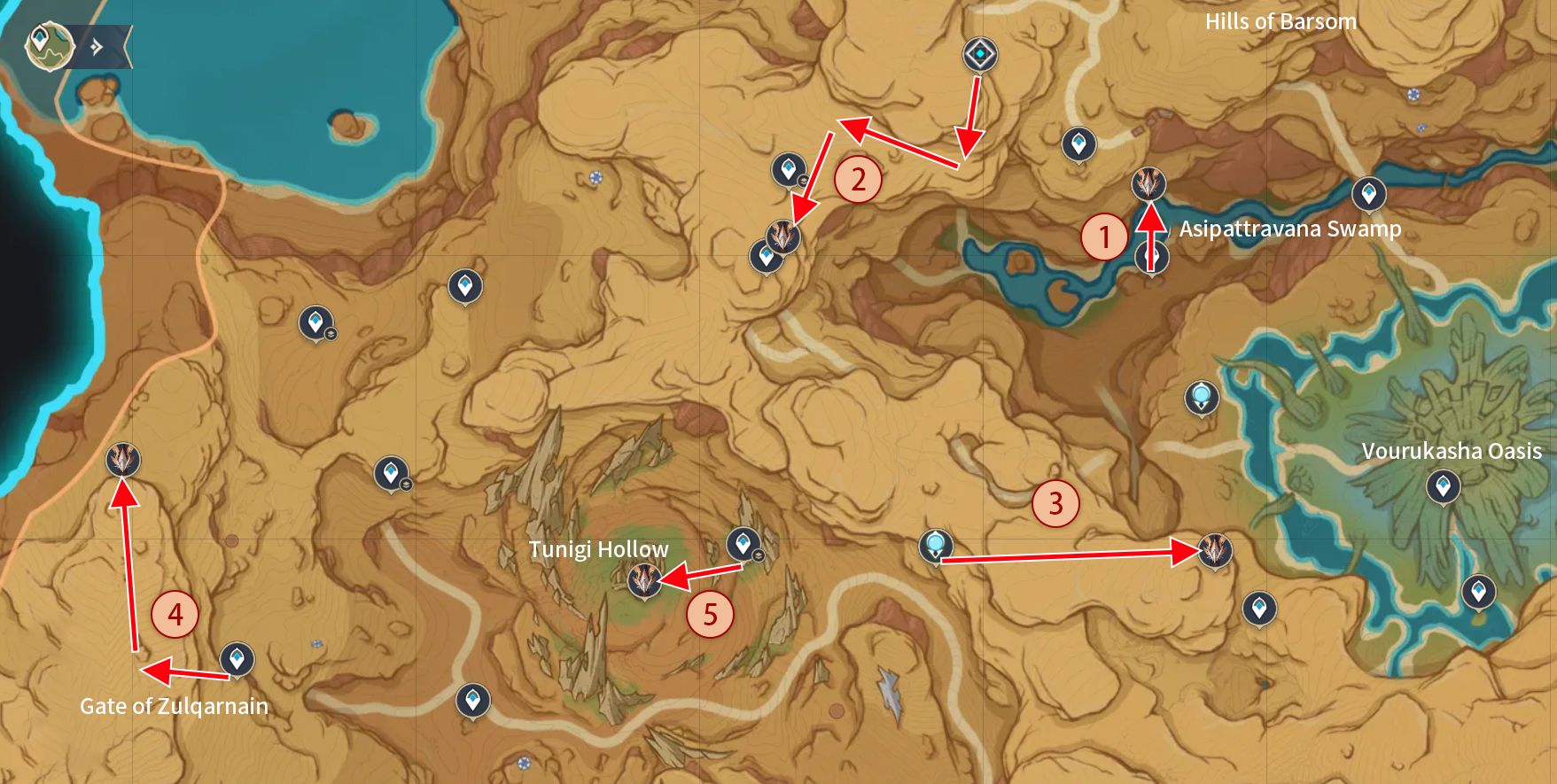
Task: Select the waypoint pin near Gate of Zulqarnain
Action: (x=235, y=659)
